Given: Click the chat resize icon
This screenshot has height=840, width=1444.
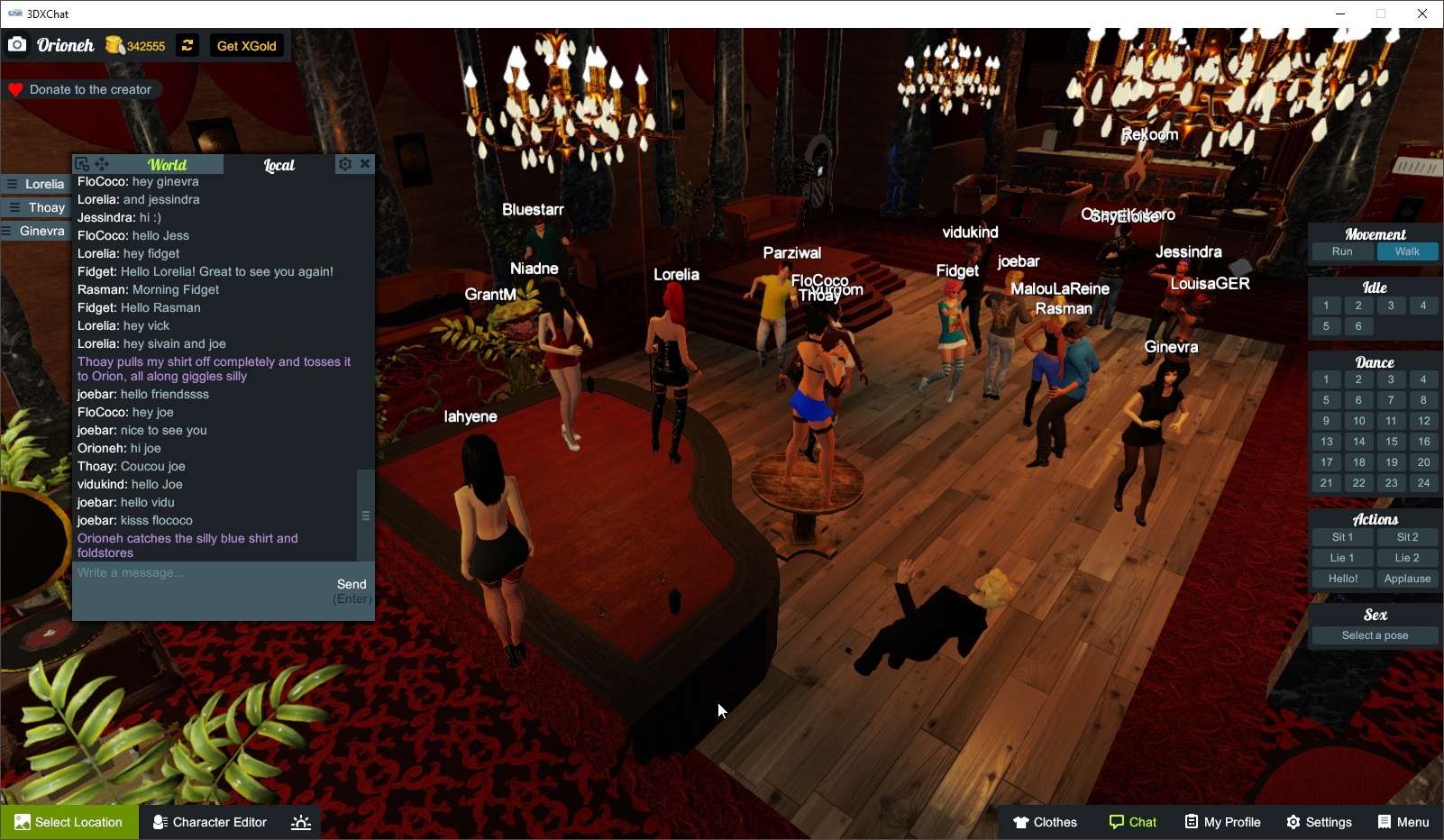Looking at the screenshot, I should (82, 164).
